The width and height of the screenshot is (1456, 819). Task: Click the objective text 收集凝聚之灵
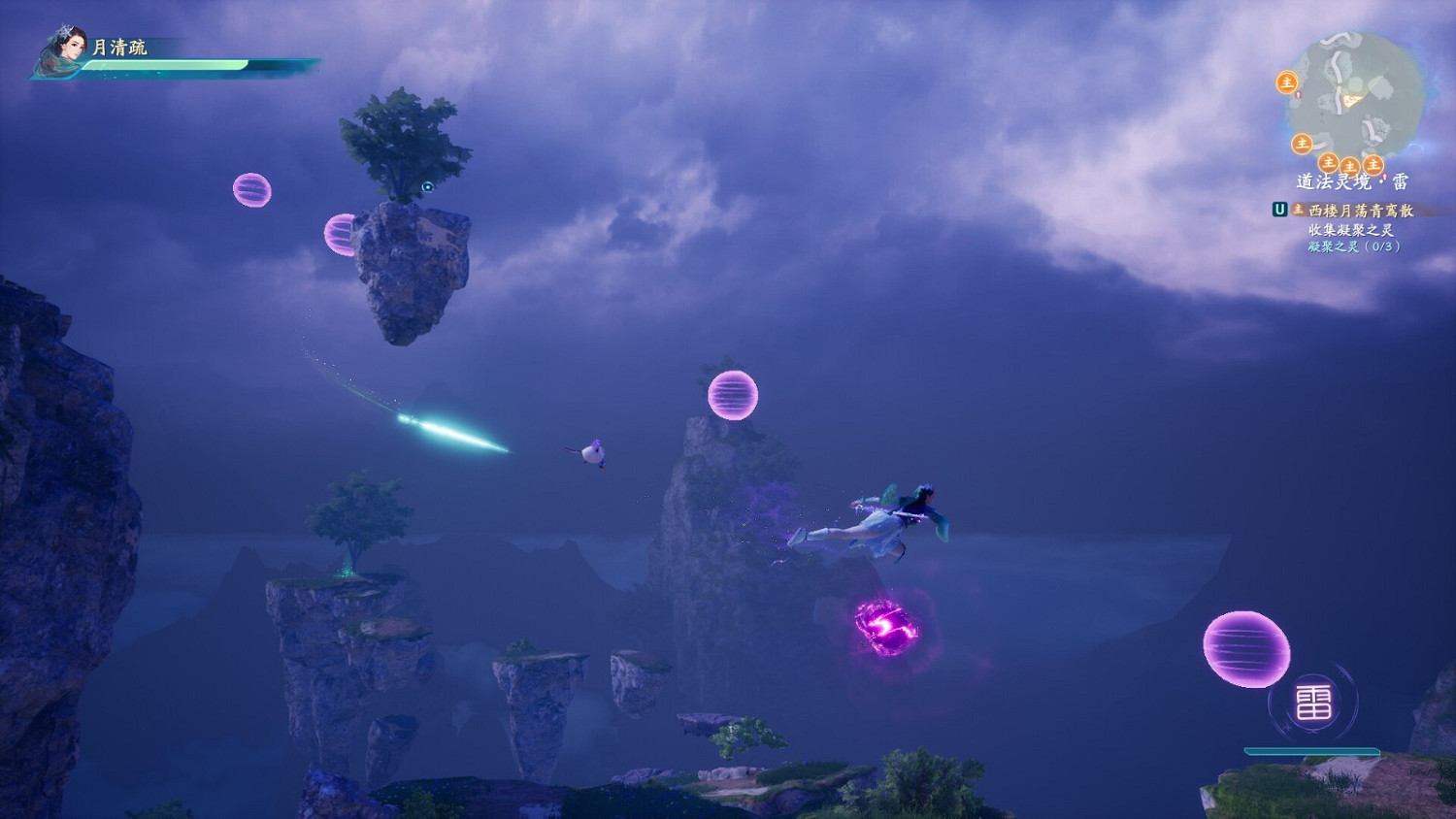pyautogui.click(x=1351, y=229)
